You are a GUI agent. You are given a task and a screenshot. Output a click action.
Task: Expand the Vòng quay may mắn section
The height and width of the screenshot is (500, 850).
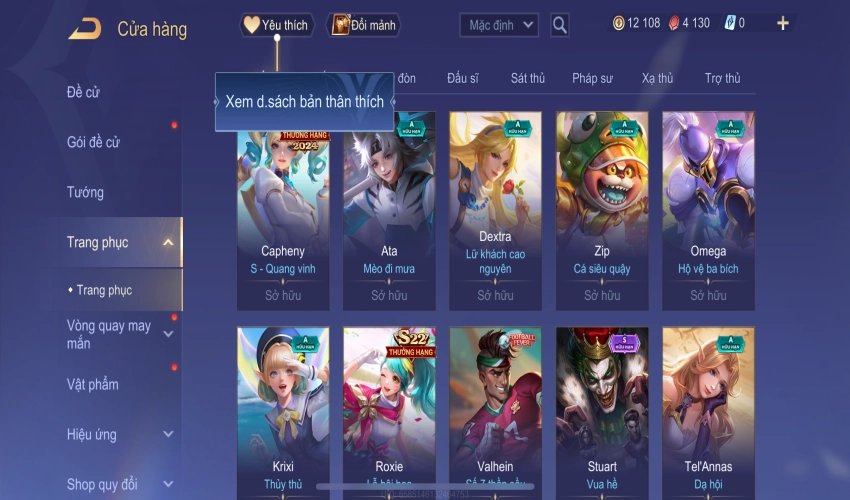(168, 334)
